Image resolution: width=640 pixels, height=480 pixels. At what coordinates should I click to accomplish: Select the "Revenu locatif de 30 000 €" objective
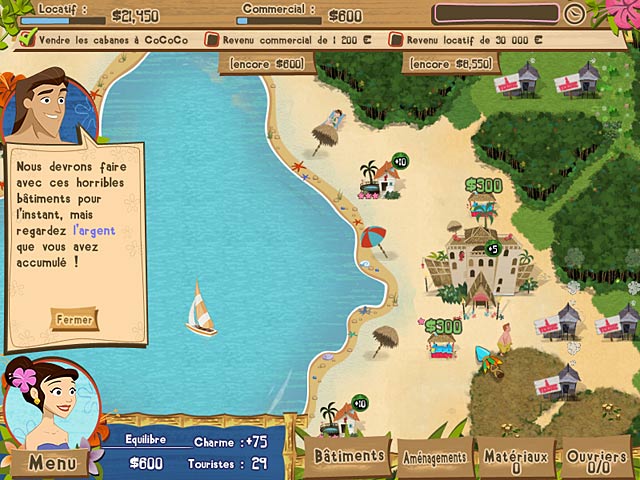(x=472, y=40)
